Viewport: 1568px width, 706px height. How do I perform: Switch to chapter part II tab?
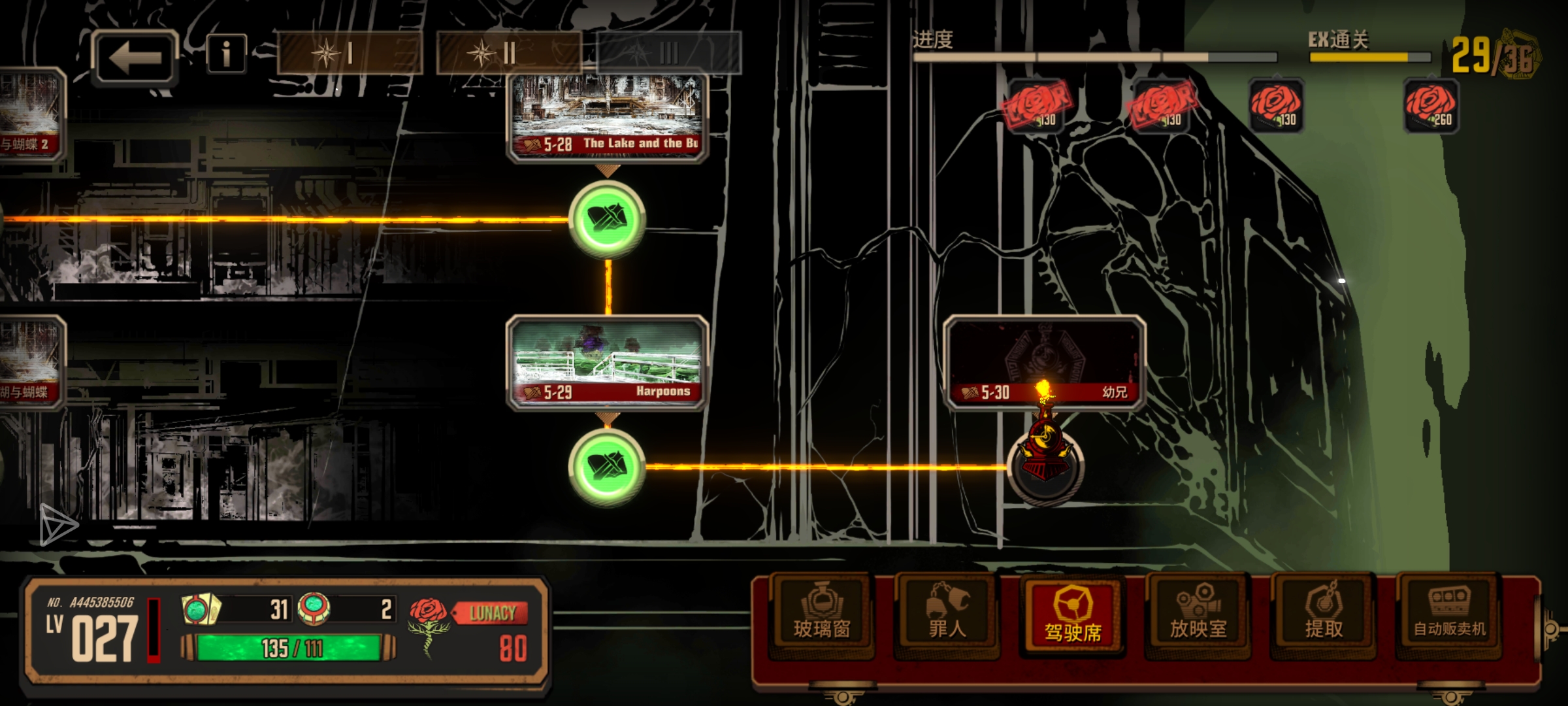point(508,53)
